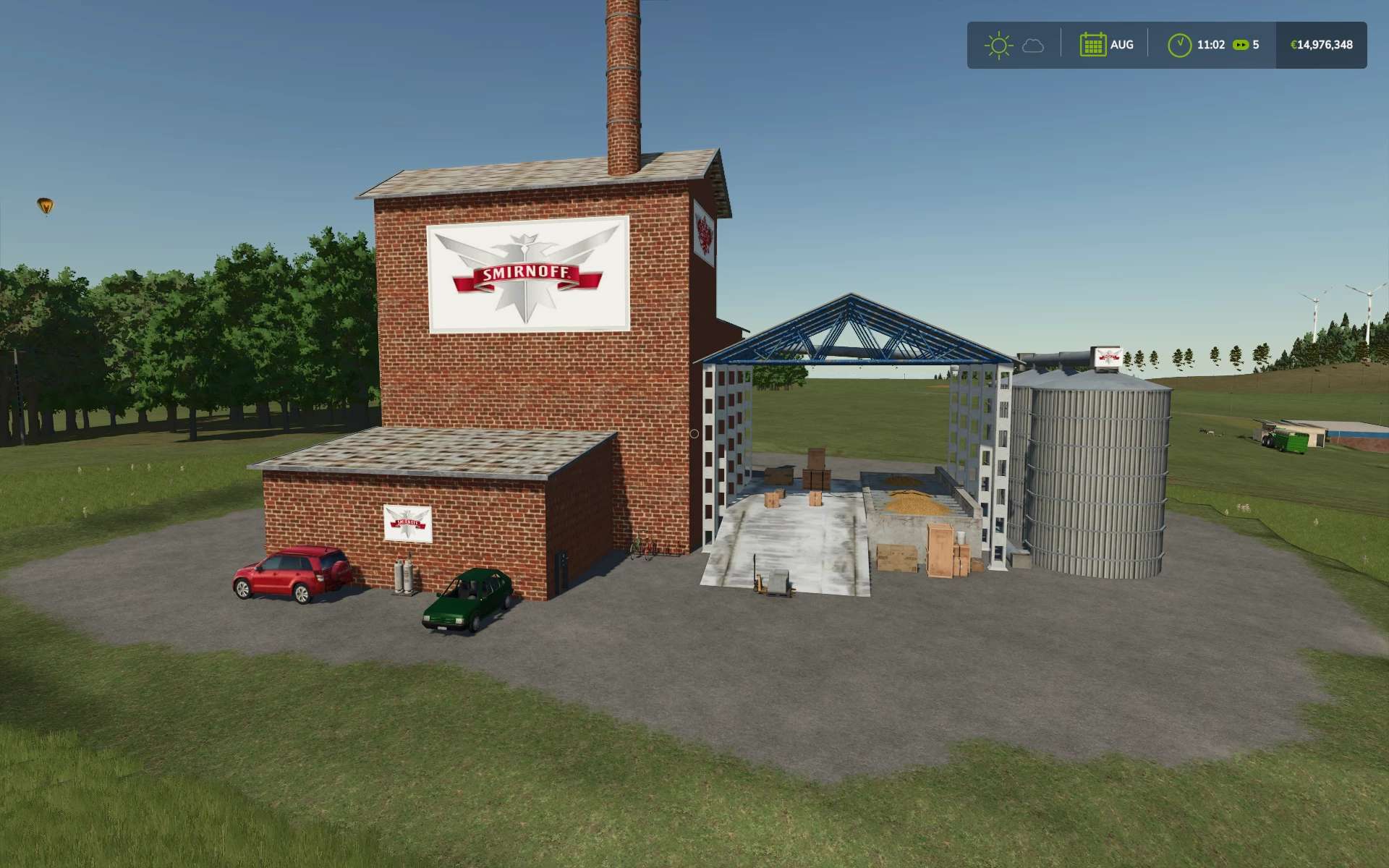This screenshot has height=868, width=1389.
Task: Open the calendar icon showing AUG
Action: (x=1092, y=45)
